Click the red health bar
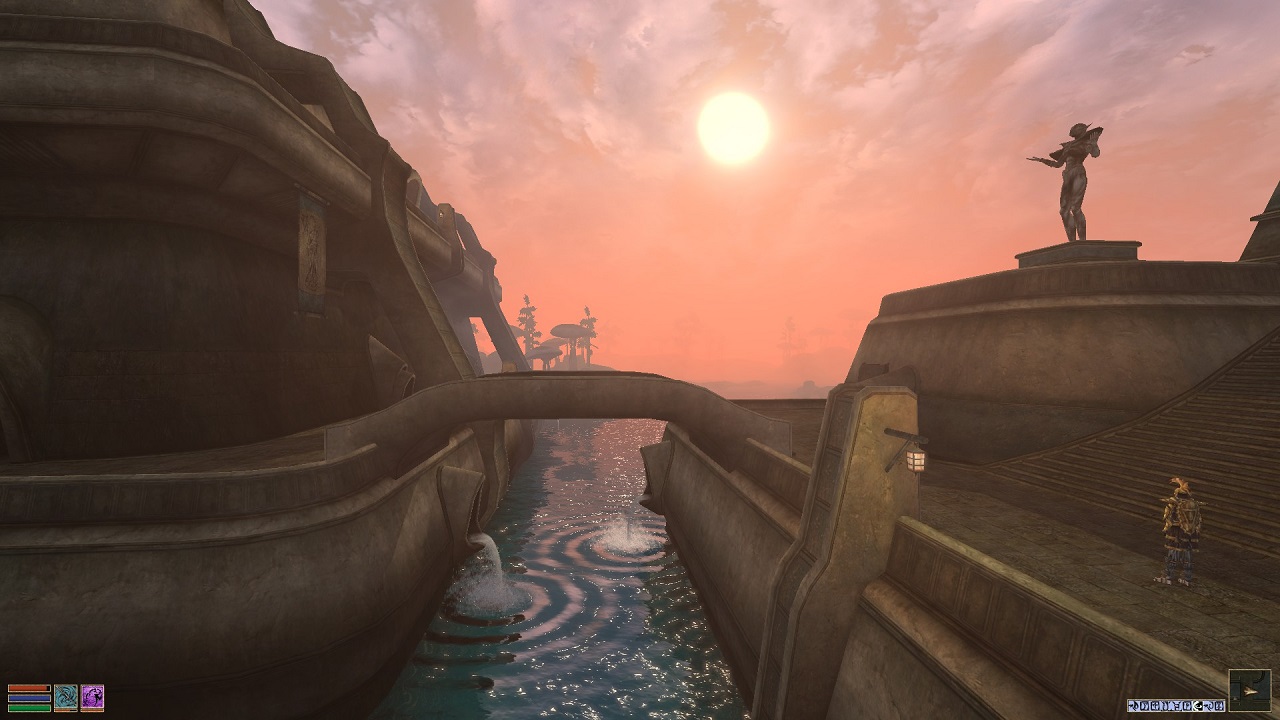 tap(29, 688)
